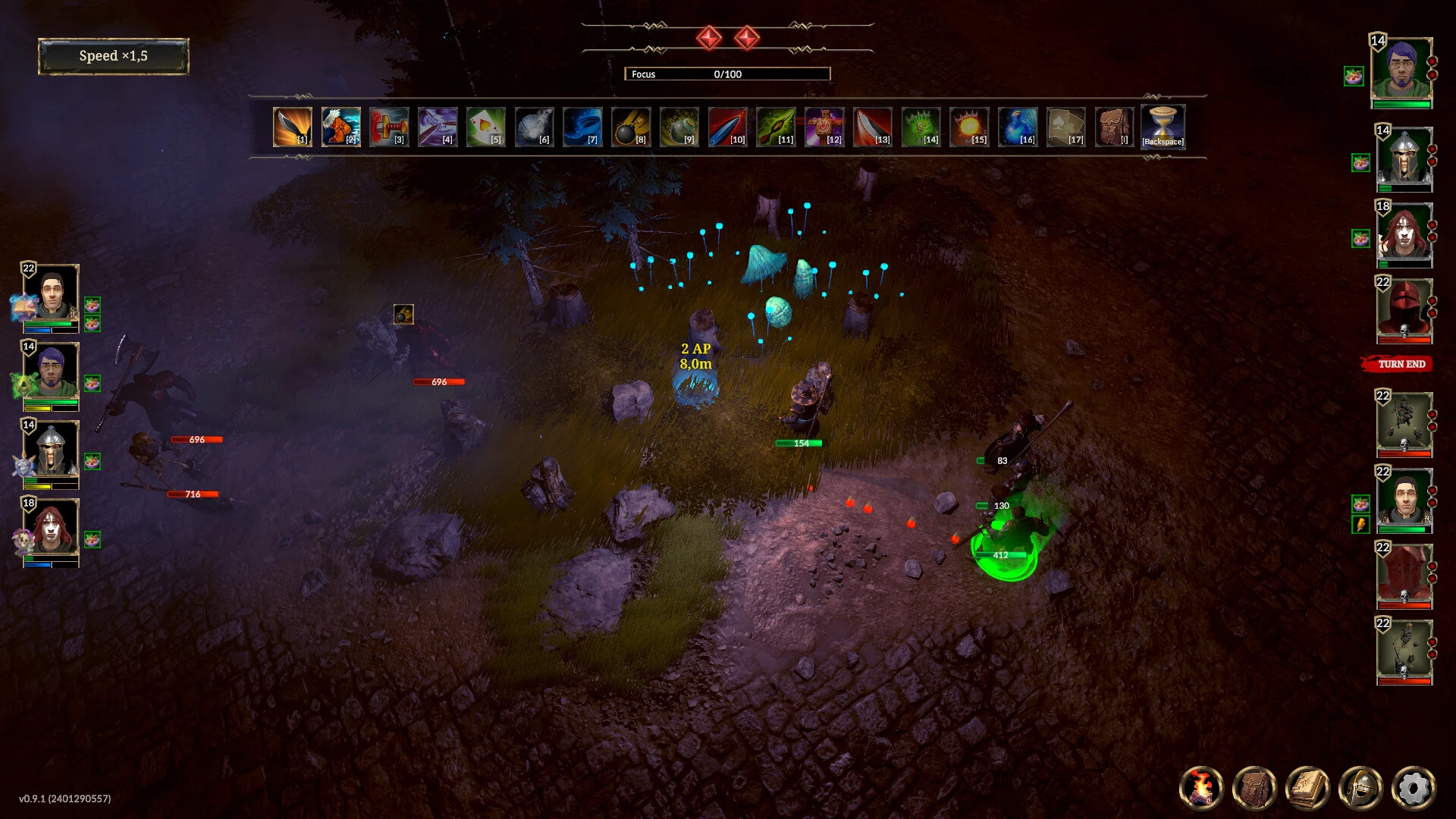1456x819 pixels.
Task: Select the level 18 red-haired party portrait
Action: [x=51, y=529]
